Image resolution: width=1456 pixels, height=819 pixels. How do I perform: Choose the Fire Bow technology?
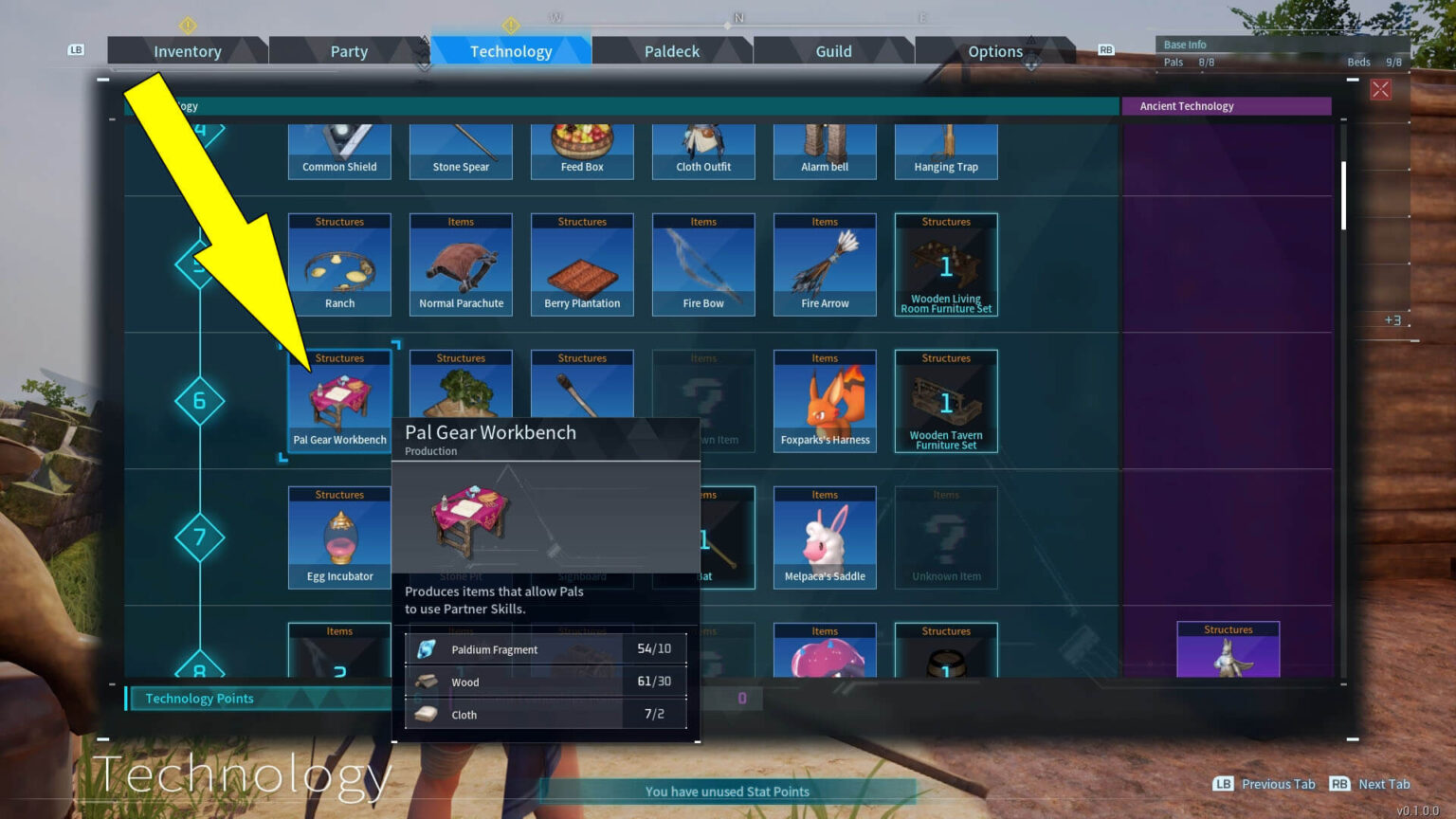[x=703, y=264]
